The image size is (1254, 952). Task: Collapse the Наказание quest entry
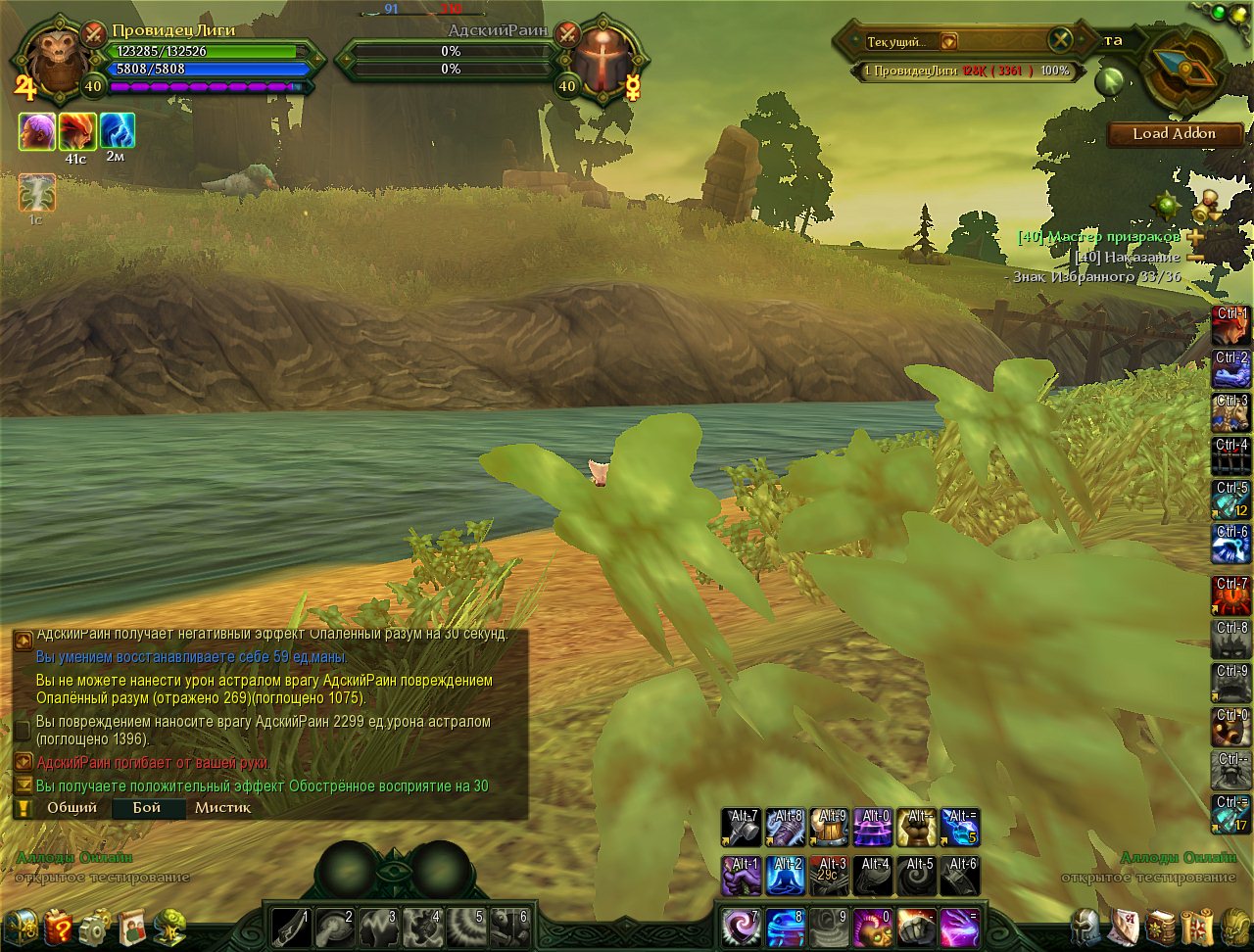pos(1195,258)
